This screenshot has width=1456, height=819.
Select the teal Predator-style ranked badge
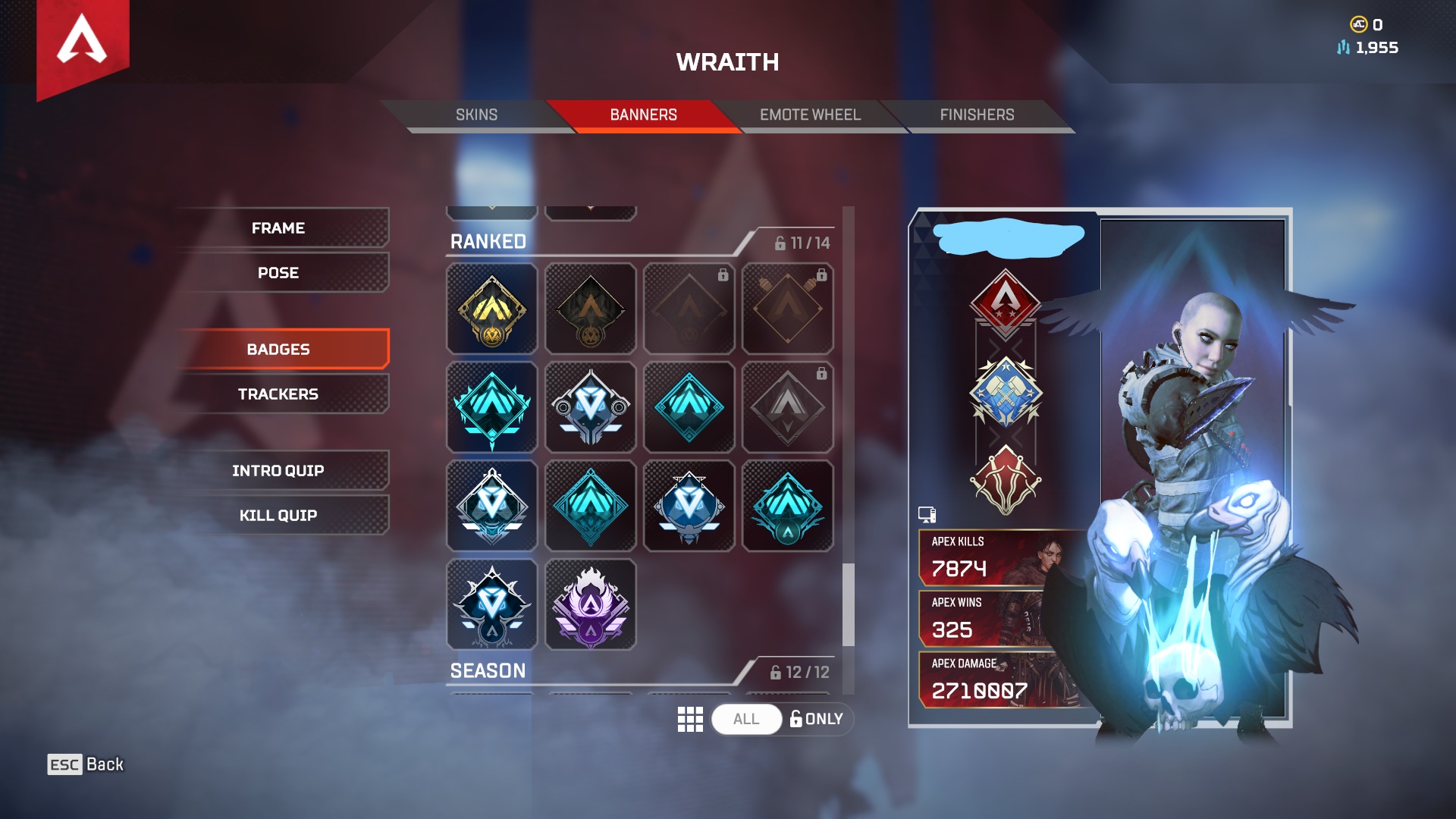491,407
